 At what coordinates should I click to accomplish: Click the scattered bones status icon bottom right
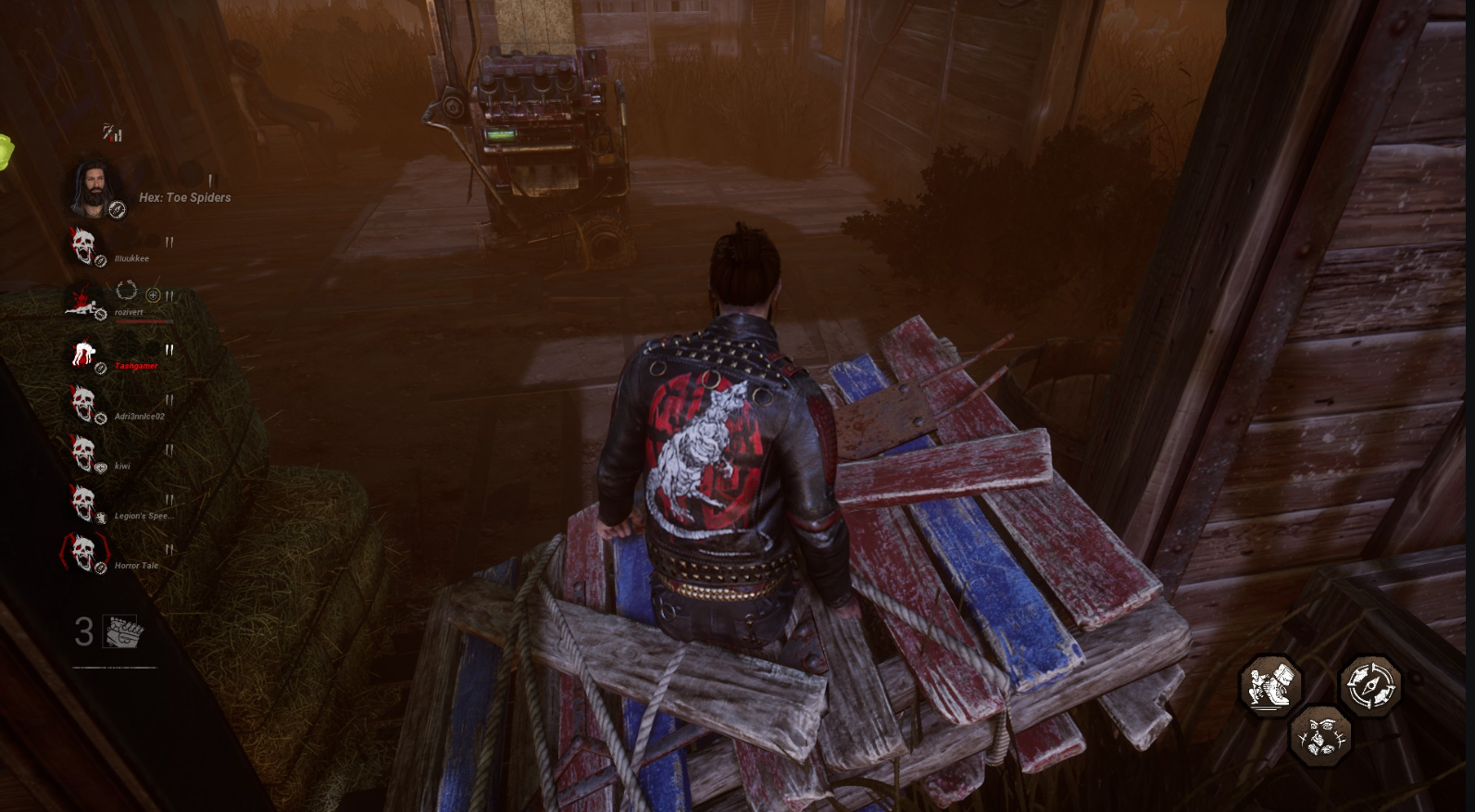[1321, 736]
